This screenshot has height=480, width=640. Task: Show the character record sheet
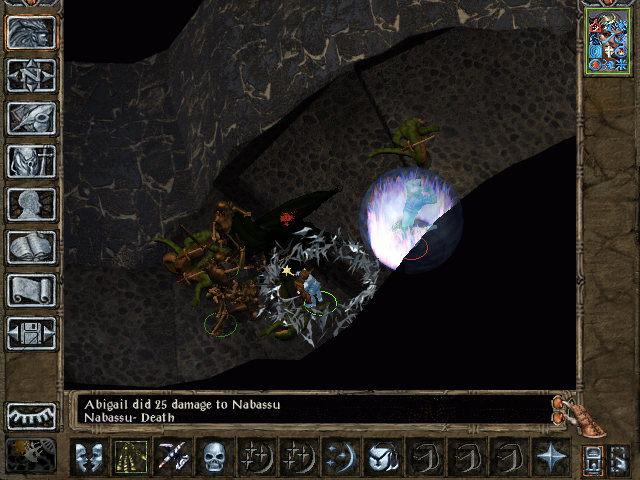click(x=31, y=204)
